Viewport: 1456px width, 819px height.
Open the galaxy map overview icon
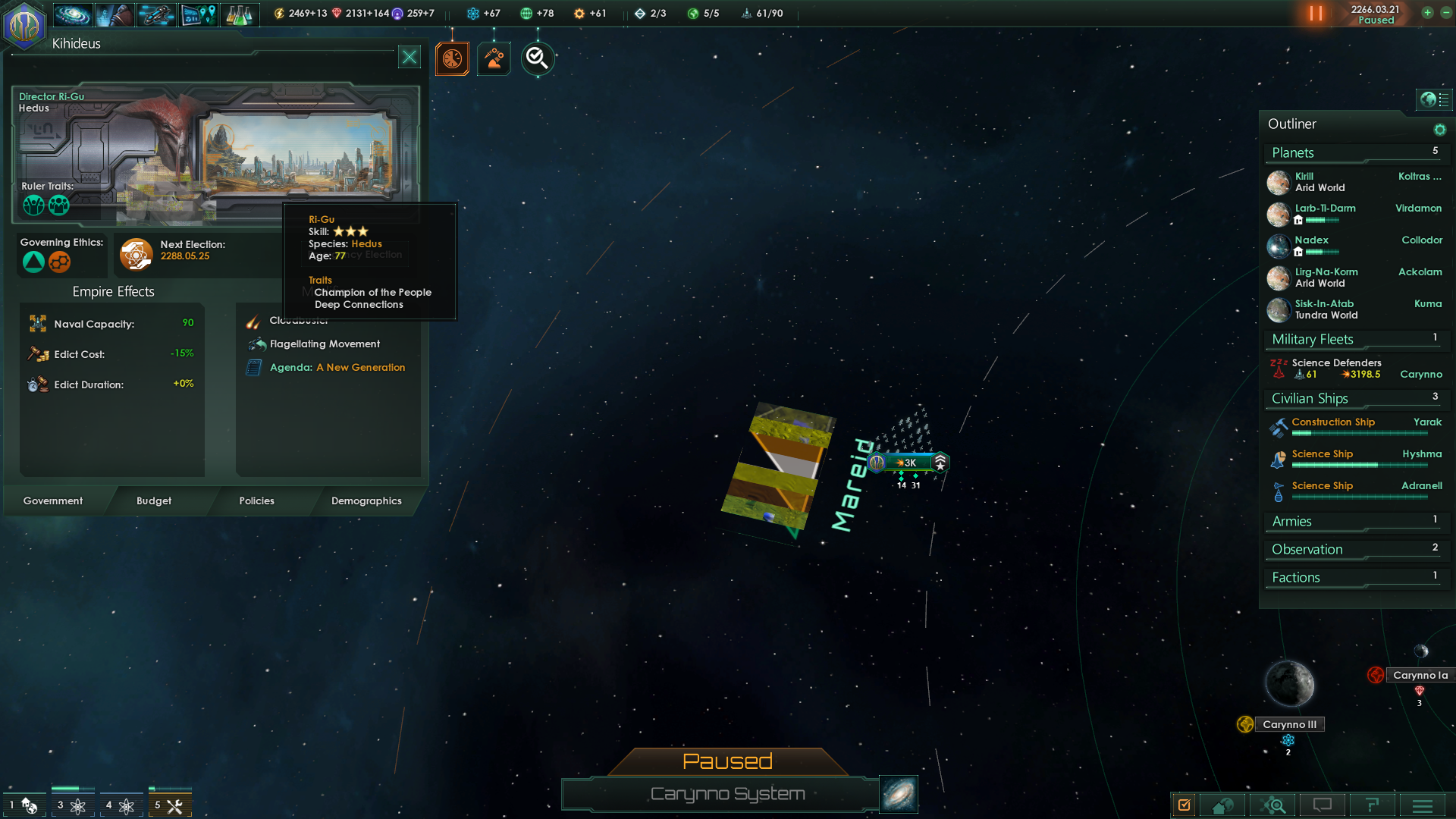tap(73, 14)
